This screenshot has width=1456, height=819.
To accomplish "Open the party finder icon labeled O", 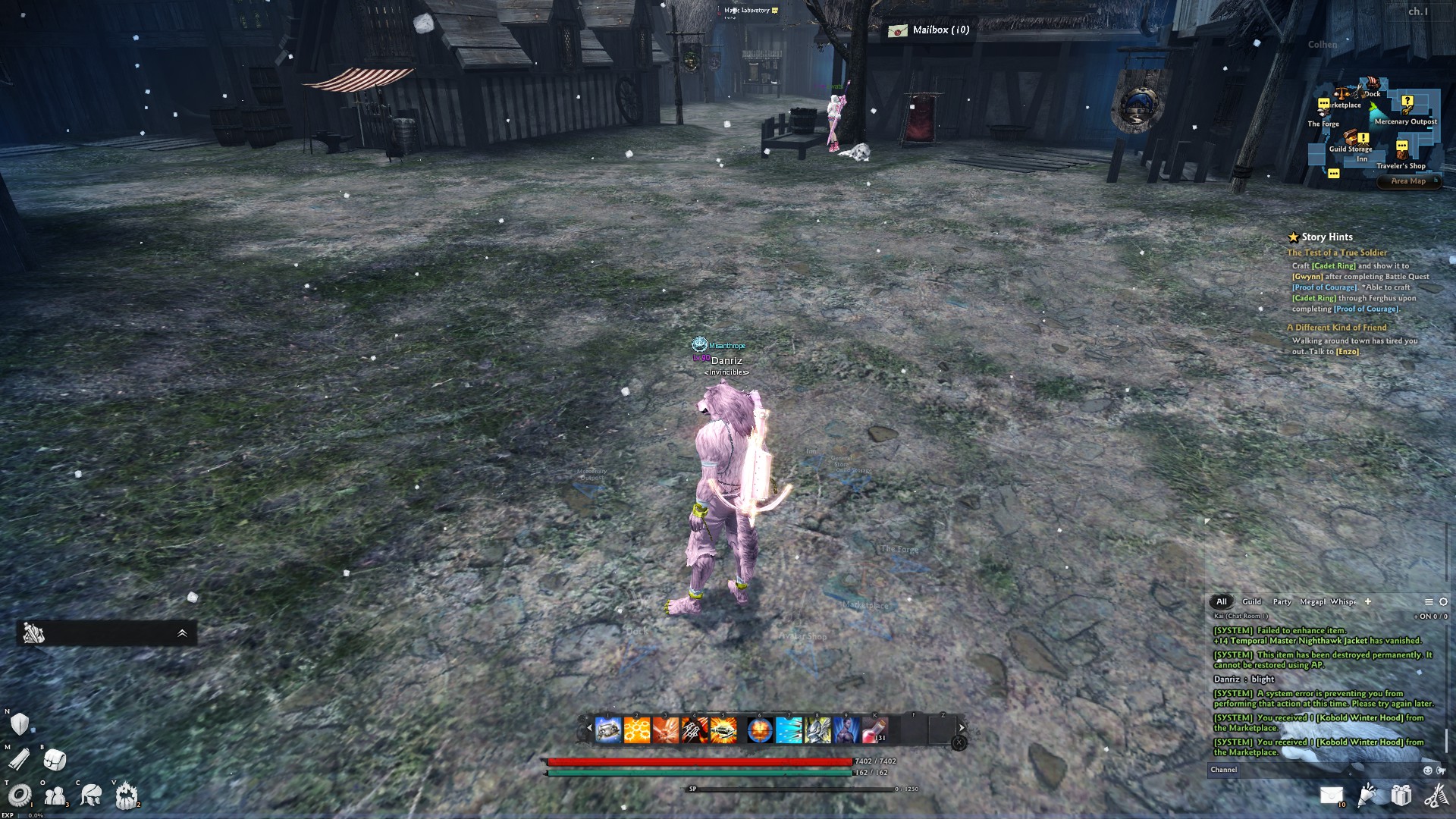I will (x=55, y=795).
